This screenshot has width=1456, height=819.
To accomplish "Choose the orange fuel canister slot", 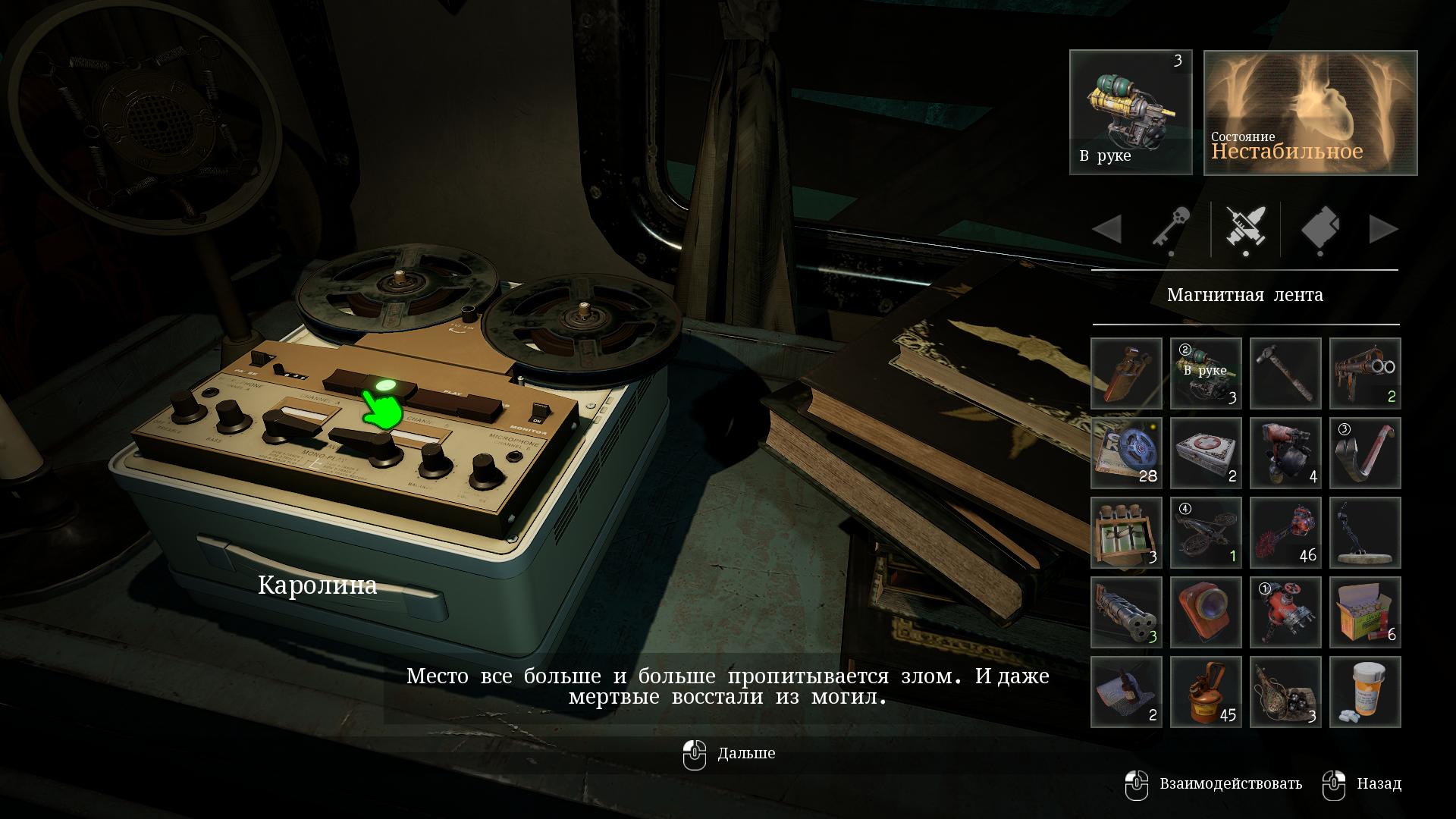I will point(1206,692).
